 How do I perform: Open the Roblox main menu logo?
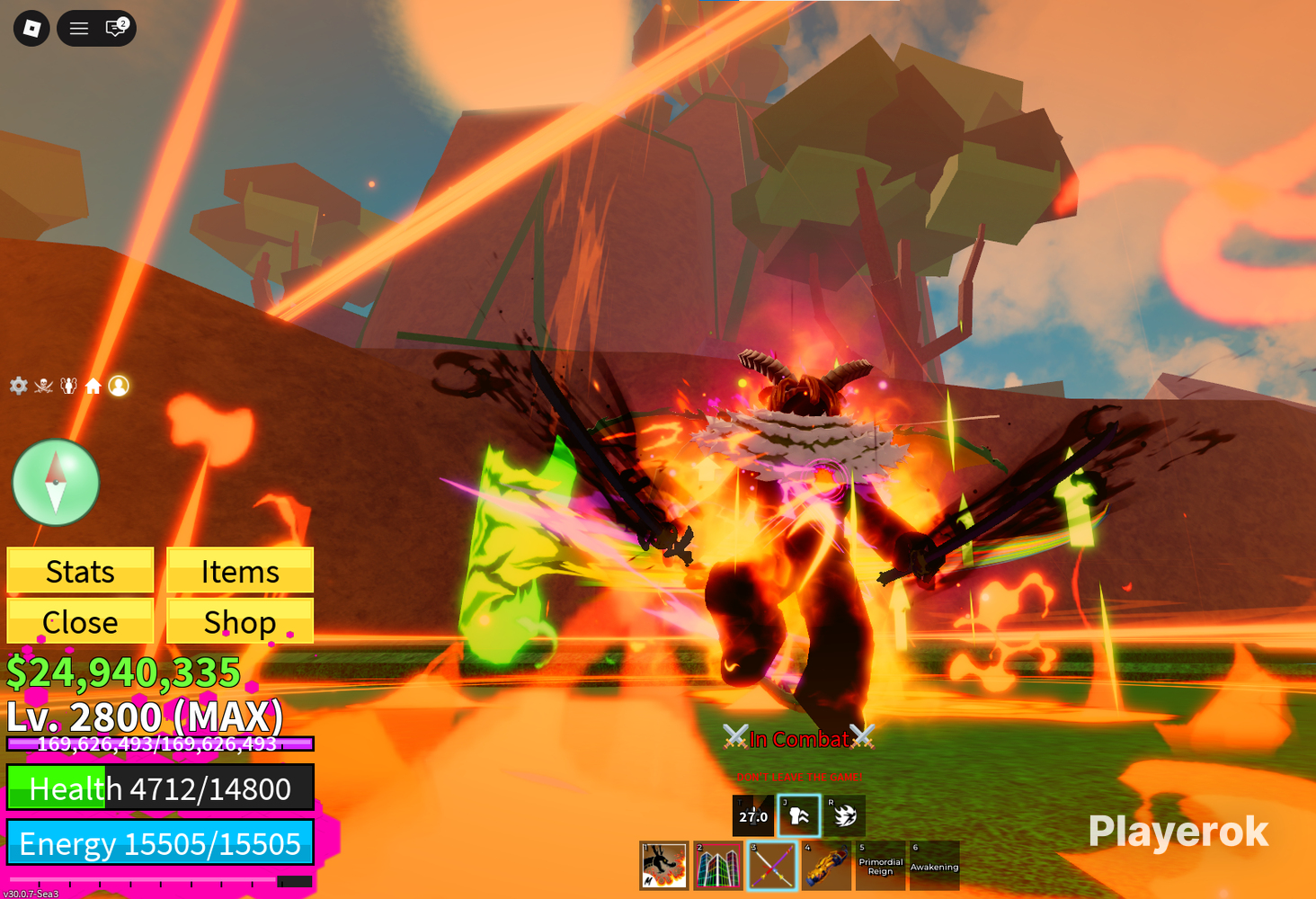tap(31, 28)
